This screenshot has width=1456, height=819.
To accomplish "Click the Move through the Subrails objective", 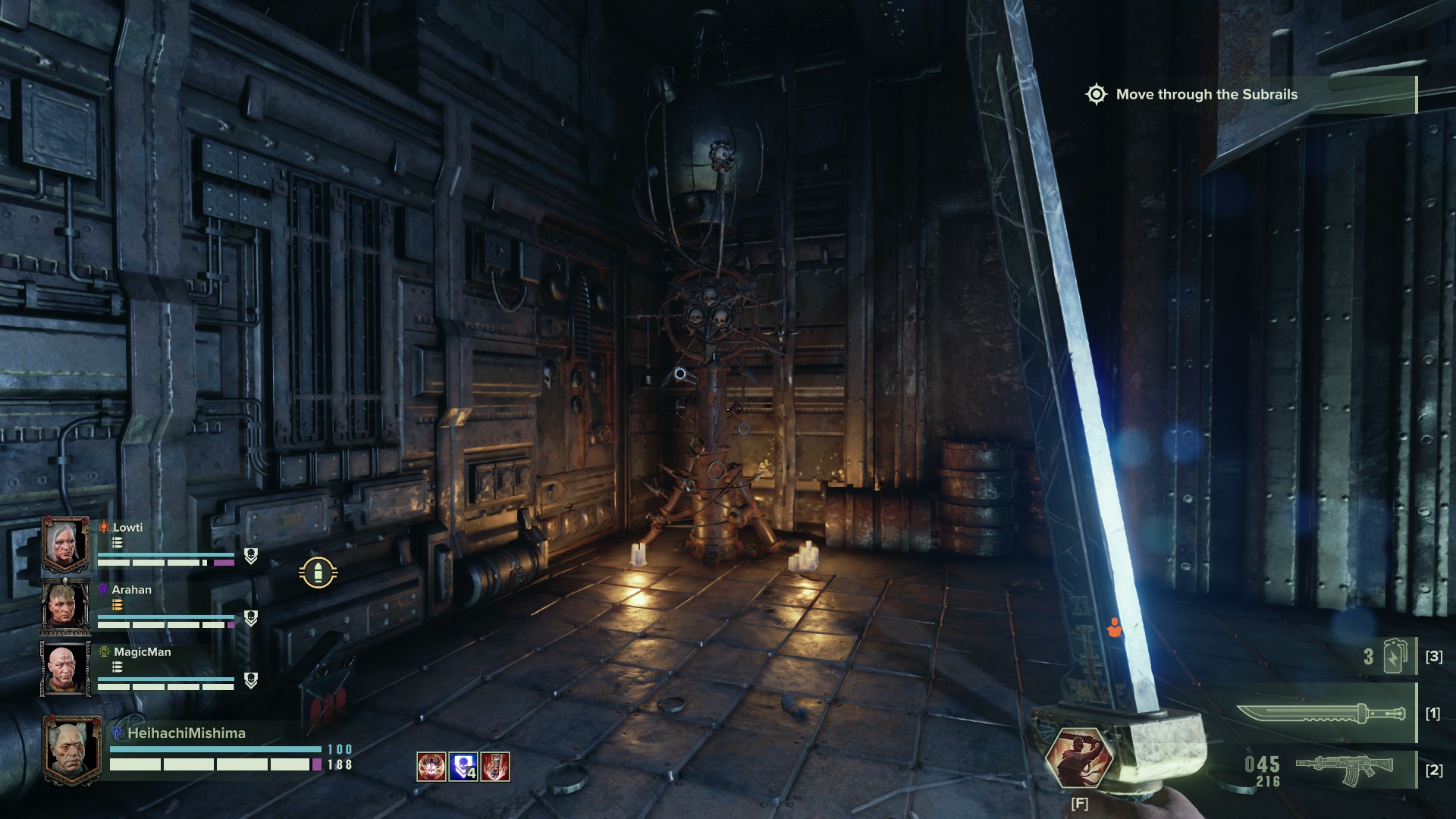I will (x=1206, y=95).
